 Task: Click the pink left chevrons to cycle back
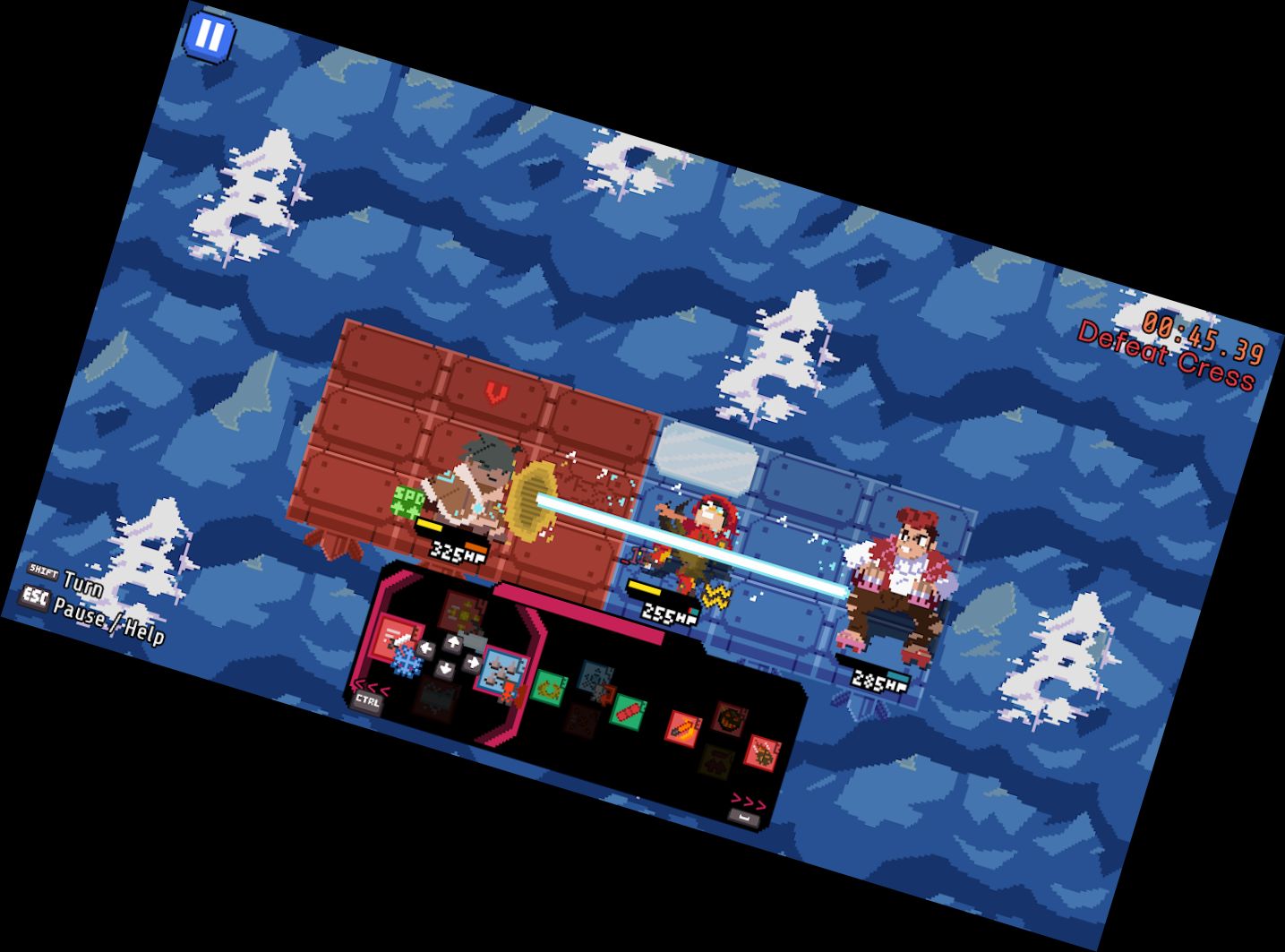point(373,687)
